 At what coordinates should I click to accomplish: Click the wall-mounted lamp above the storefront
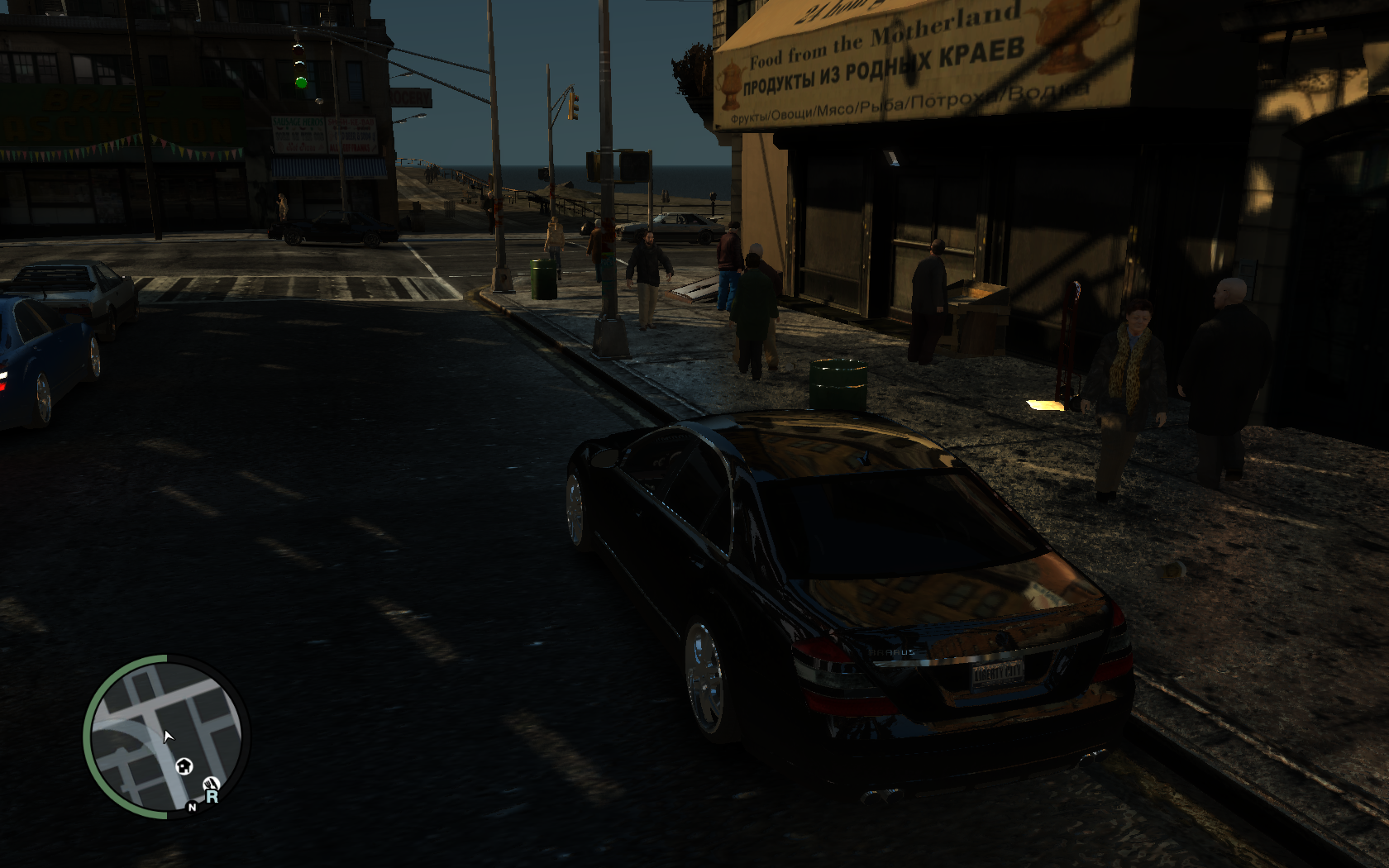(x=891, y=157)
